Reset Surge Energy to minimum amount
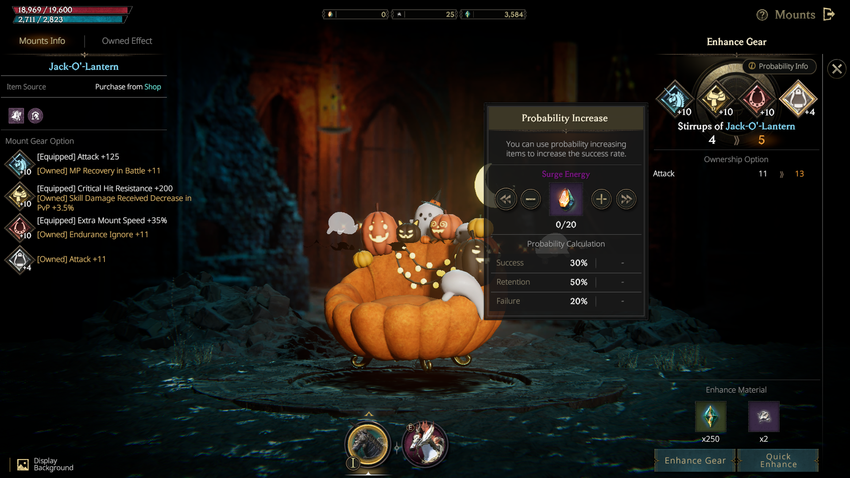Image resolution: width=850 pixels, height=478 pixels. [506, 199]
